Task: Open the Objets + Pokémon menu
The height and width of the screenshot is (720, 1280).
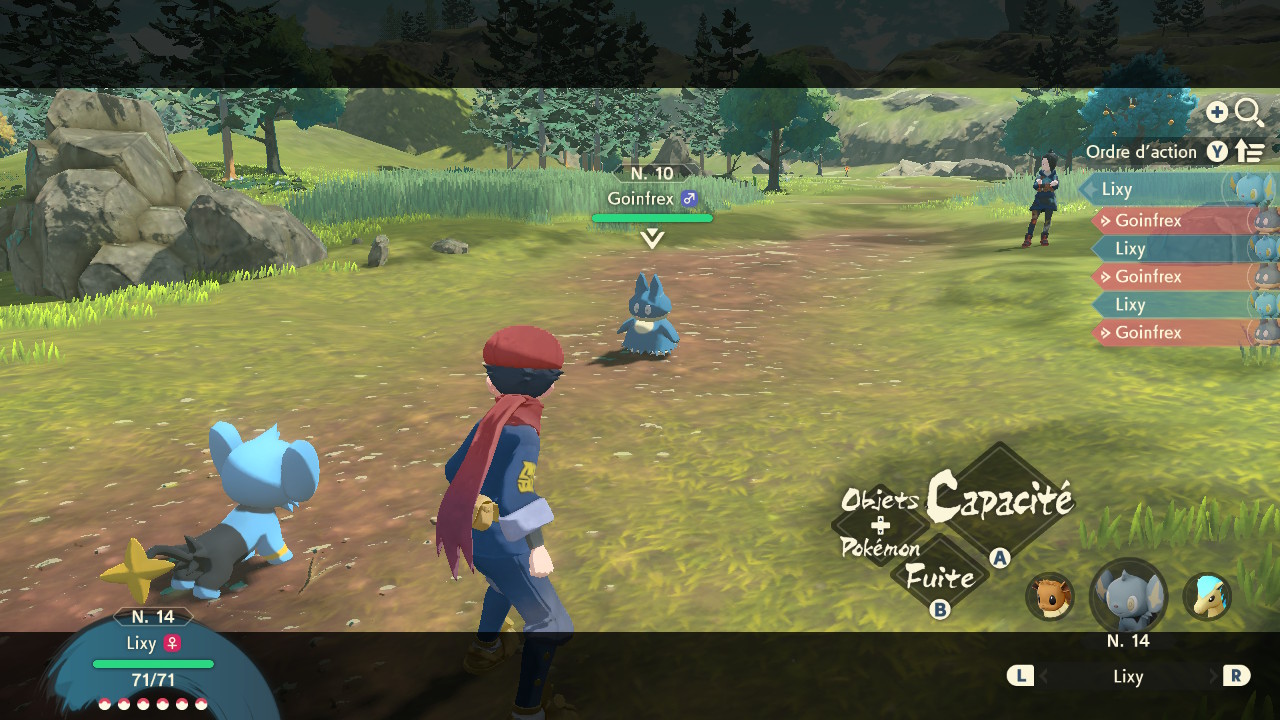Action: [x=880, y=524]
